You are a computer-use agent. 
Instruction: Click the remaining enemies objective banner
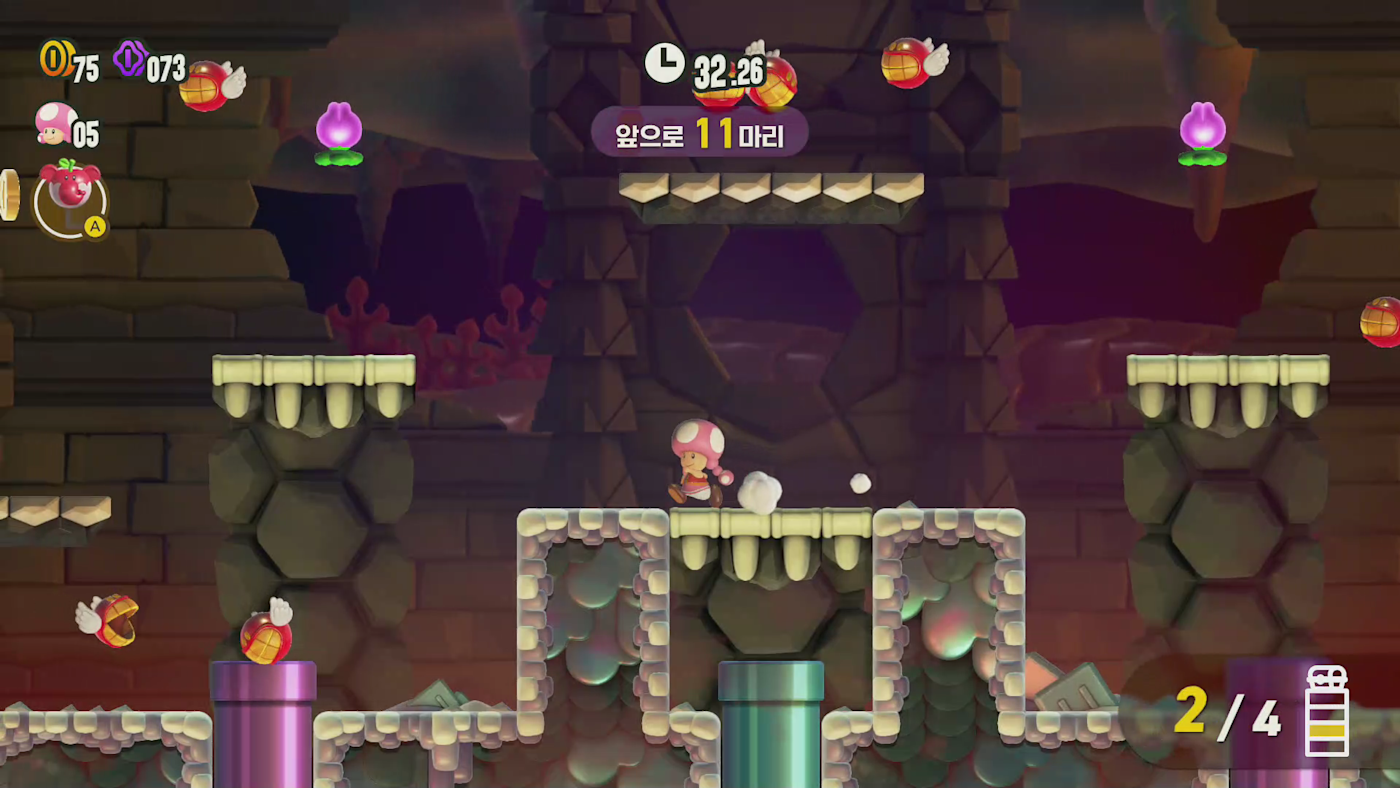click(699, 131)
